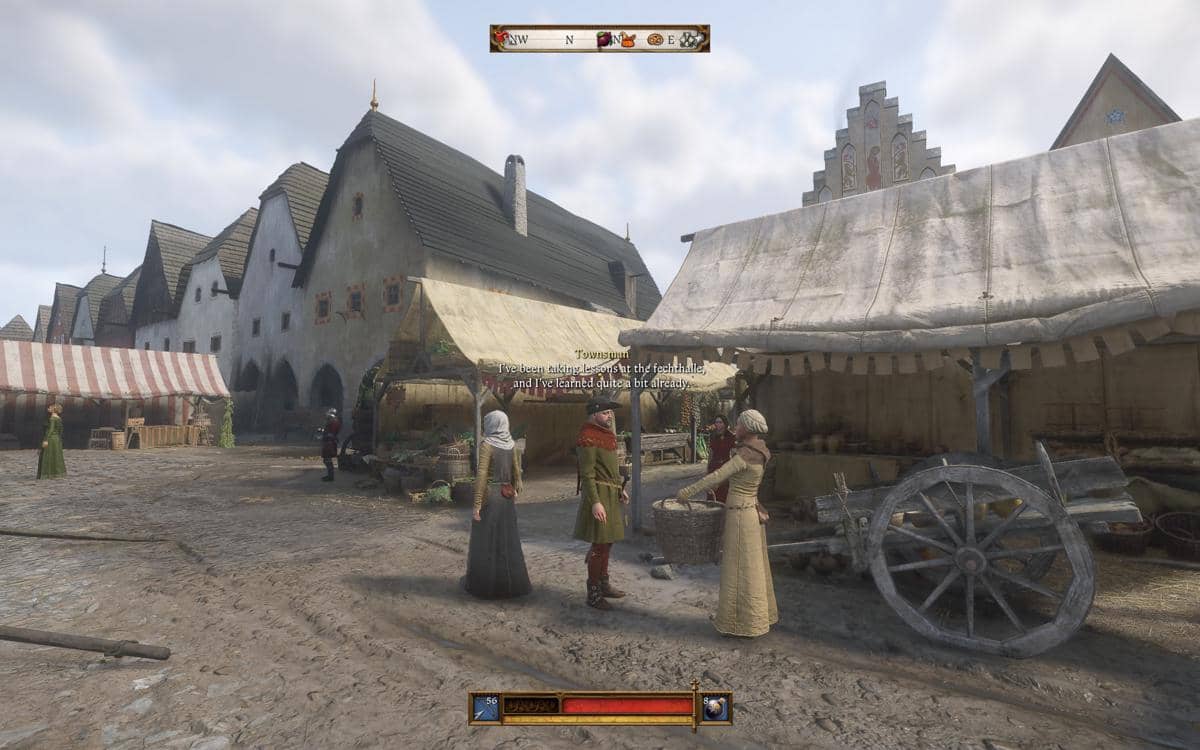This screenshot has width=1200, height=750.
Task: Click the orange marker on the compass
Action: pyautogui.click(x=628, y=40)
